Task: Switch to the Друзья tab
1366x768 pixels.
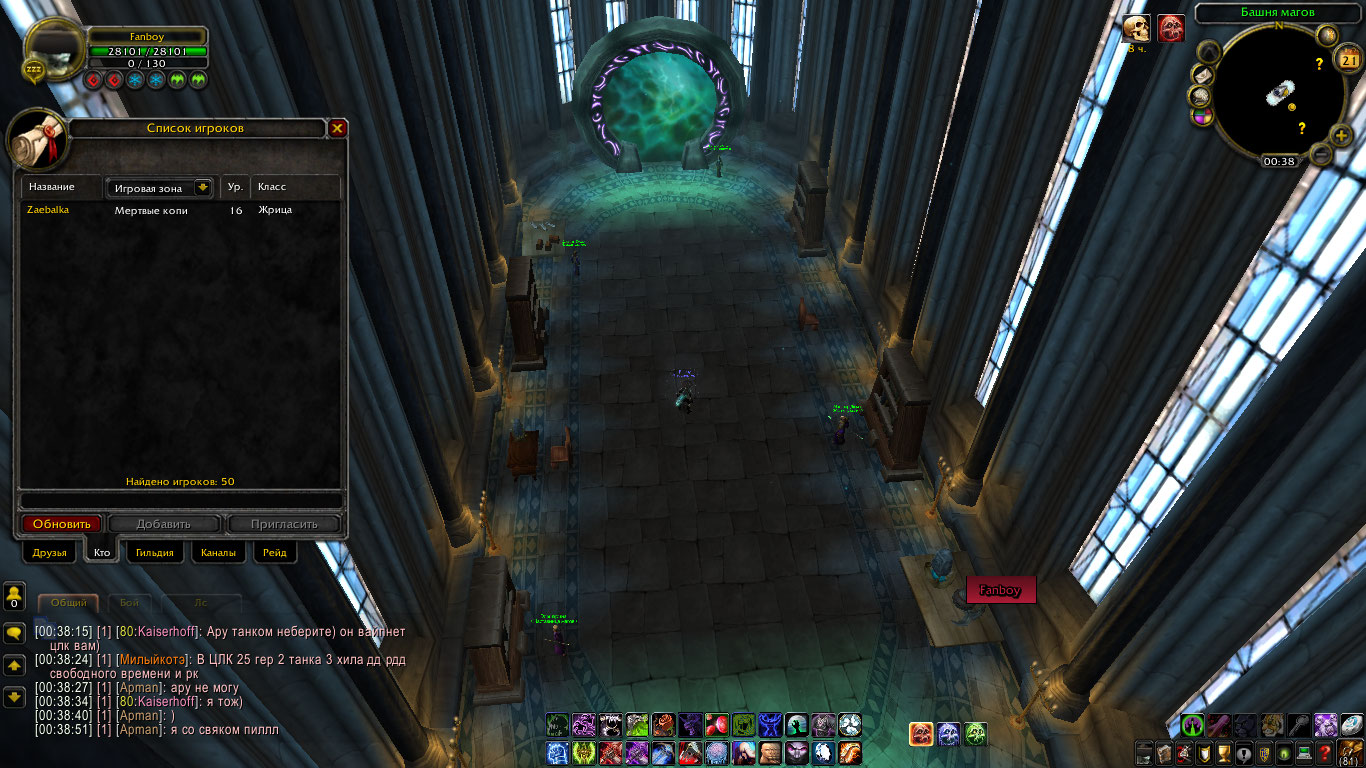Action: pos(49,553)
